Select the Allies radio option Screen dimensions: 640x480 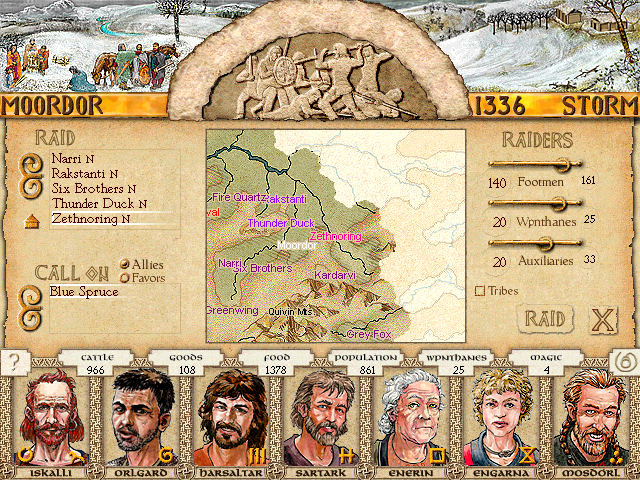pos(125,264)
